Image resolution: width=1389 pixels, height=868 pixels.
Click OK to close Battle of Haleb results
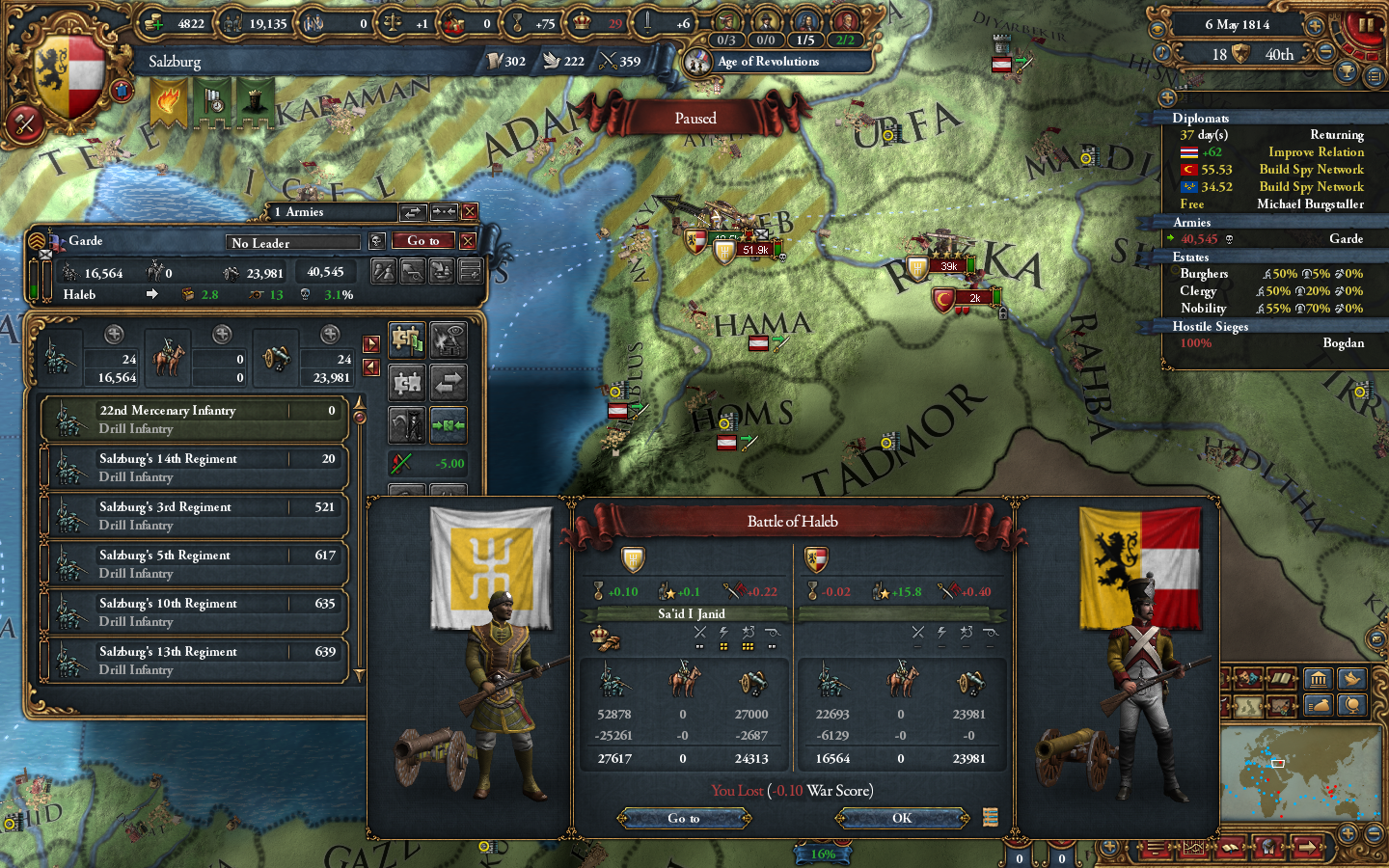click(900, 818)
